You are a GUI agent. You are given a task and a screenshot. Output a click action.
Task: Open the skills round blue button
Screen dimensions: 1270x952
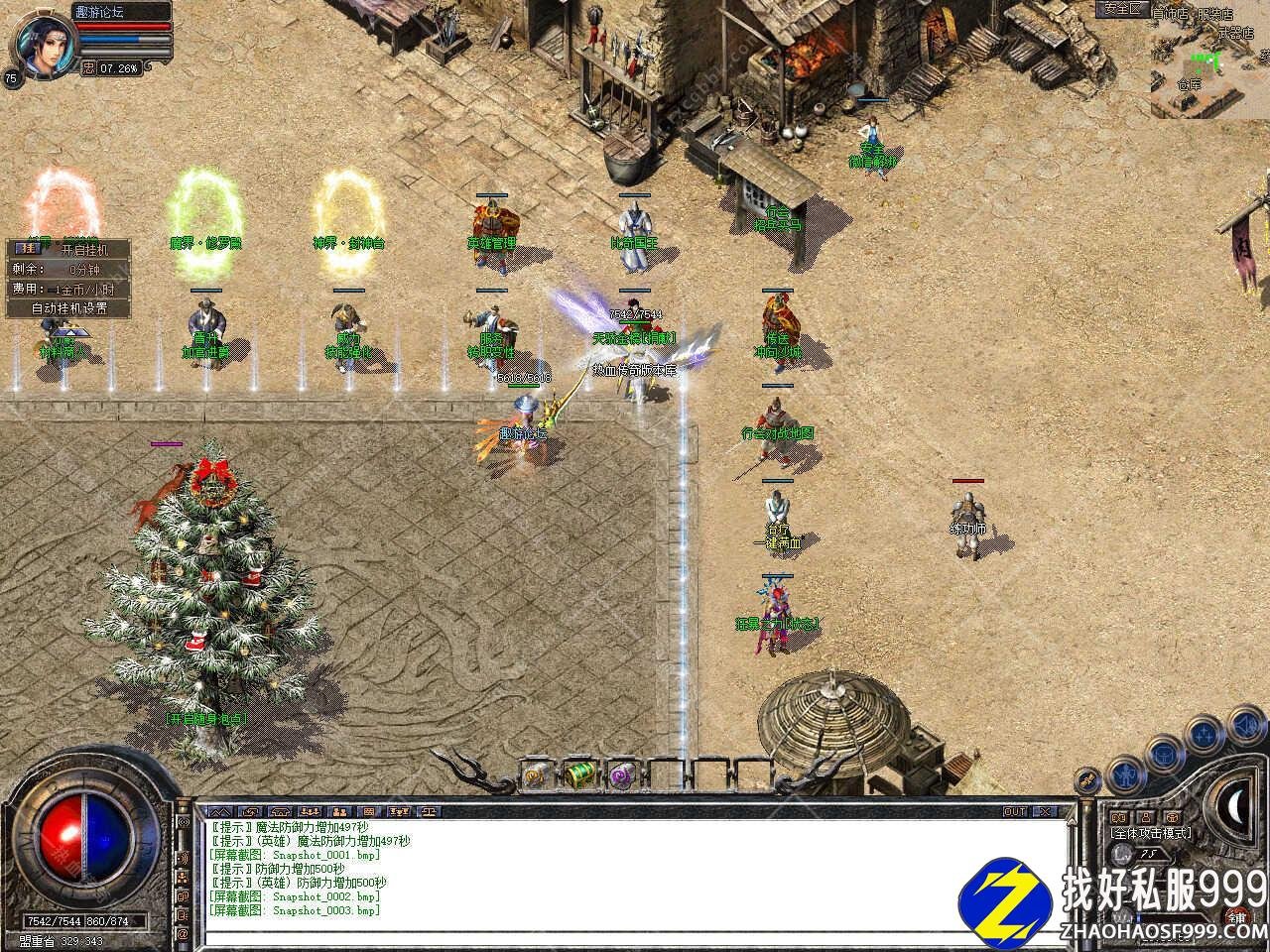click(x=1206, y=734)
